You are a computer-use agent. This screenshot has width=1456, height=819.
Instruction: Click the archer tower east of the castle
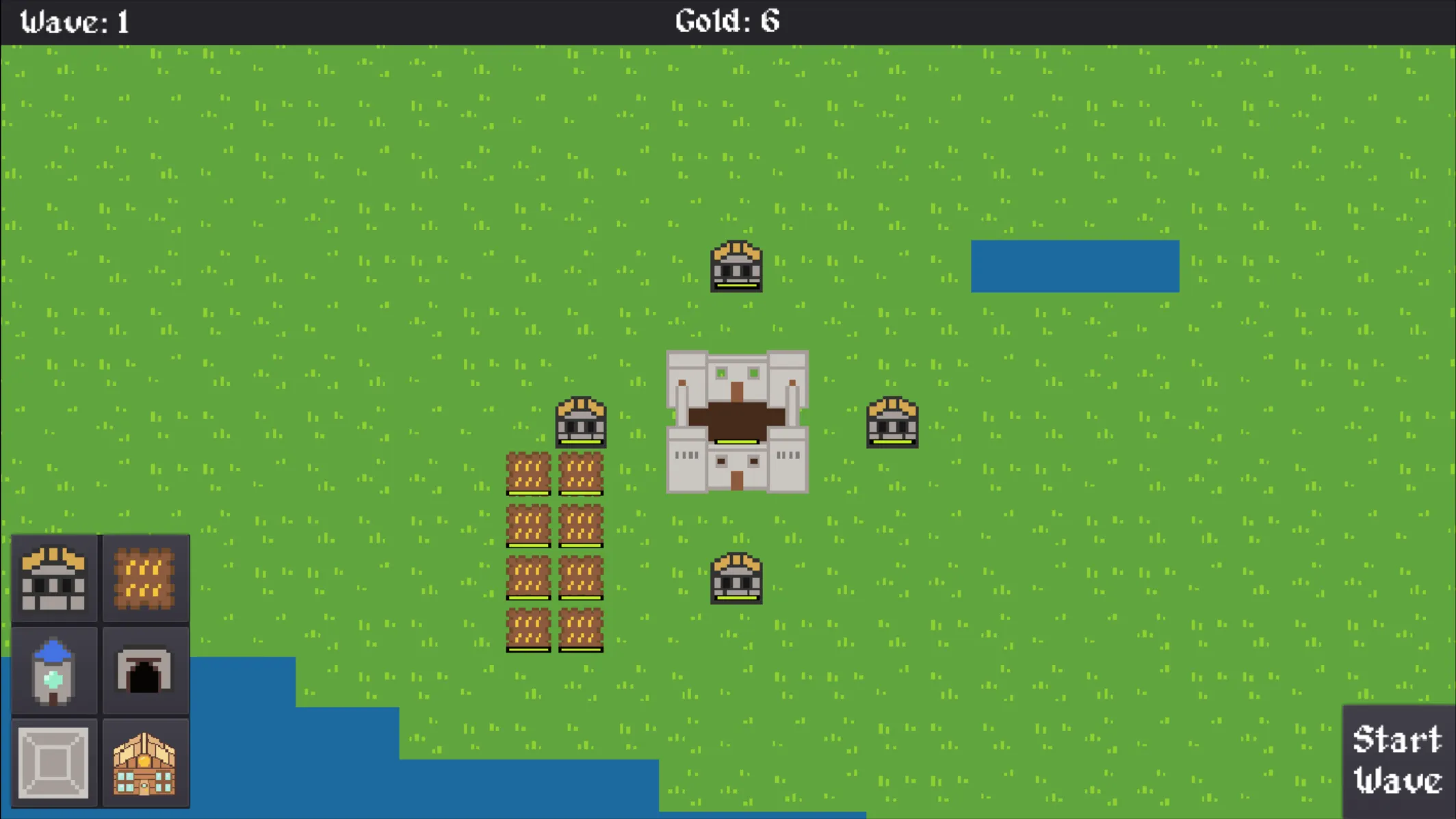pos(892,423)
